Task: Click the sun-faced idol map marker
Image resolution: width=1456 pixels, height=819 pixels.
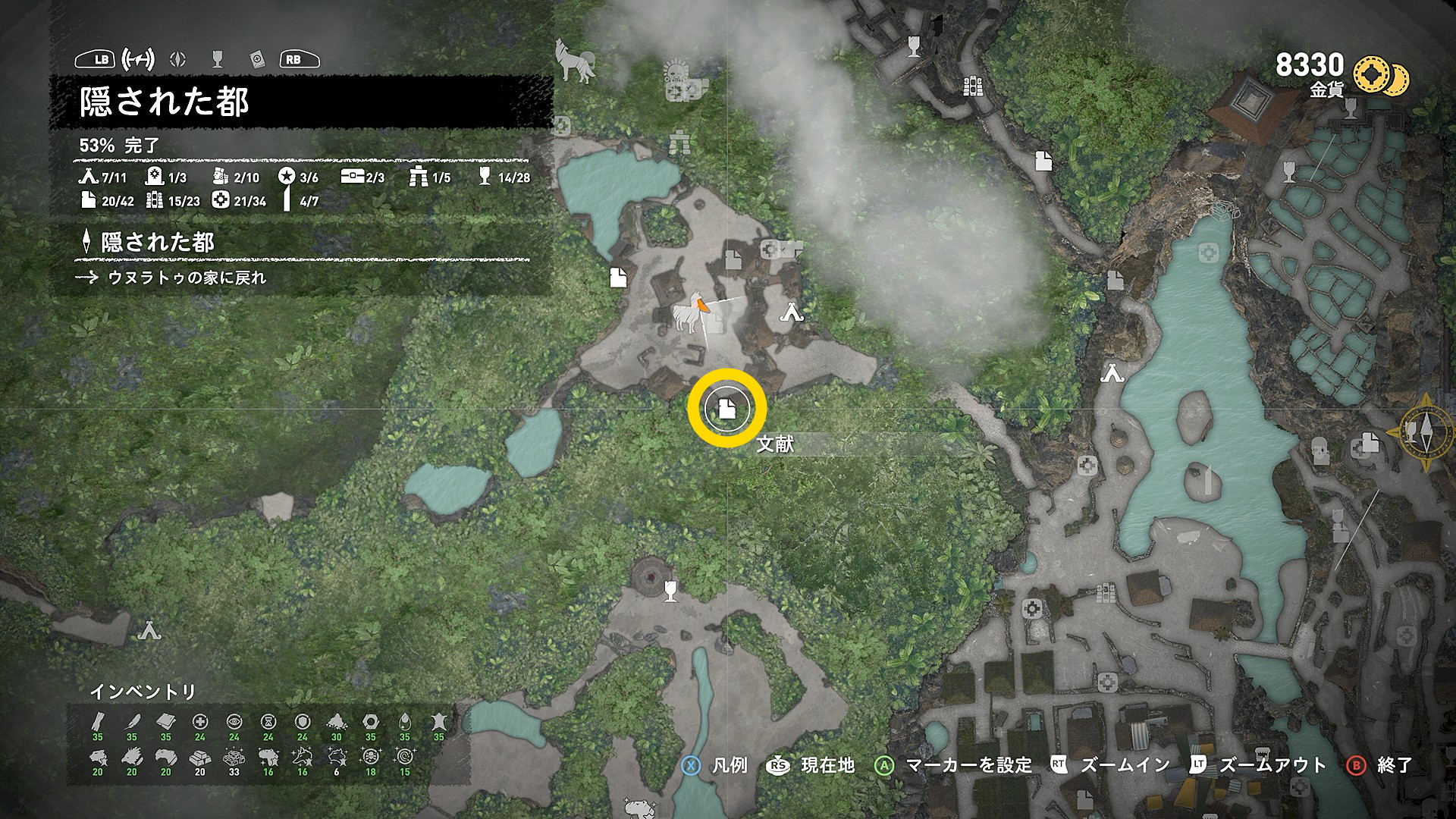Action: (673, 72)
